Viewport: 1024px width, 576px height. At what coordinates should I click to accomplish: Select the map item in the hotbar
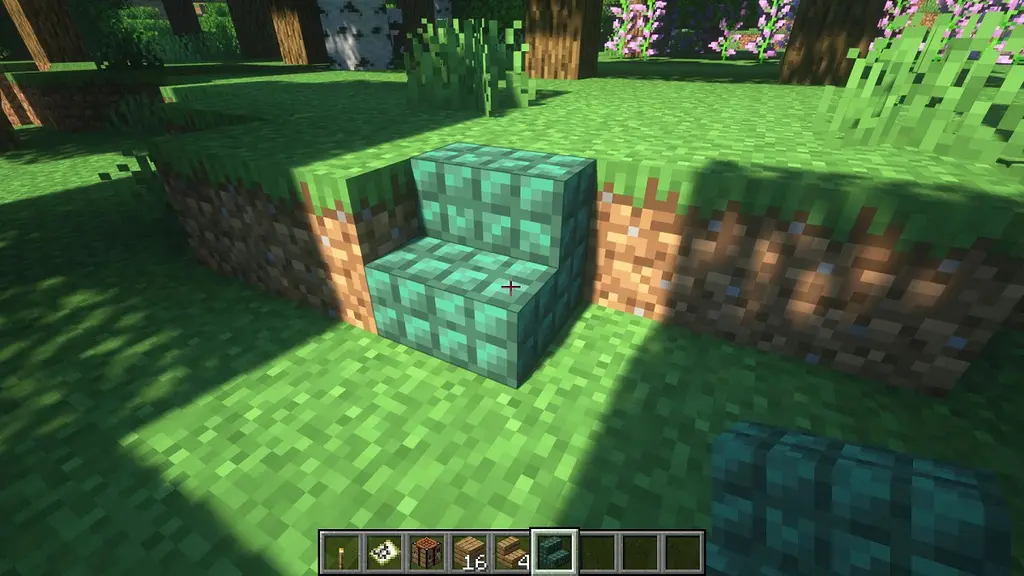click(381, 552)
